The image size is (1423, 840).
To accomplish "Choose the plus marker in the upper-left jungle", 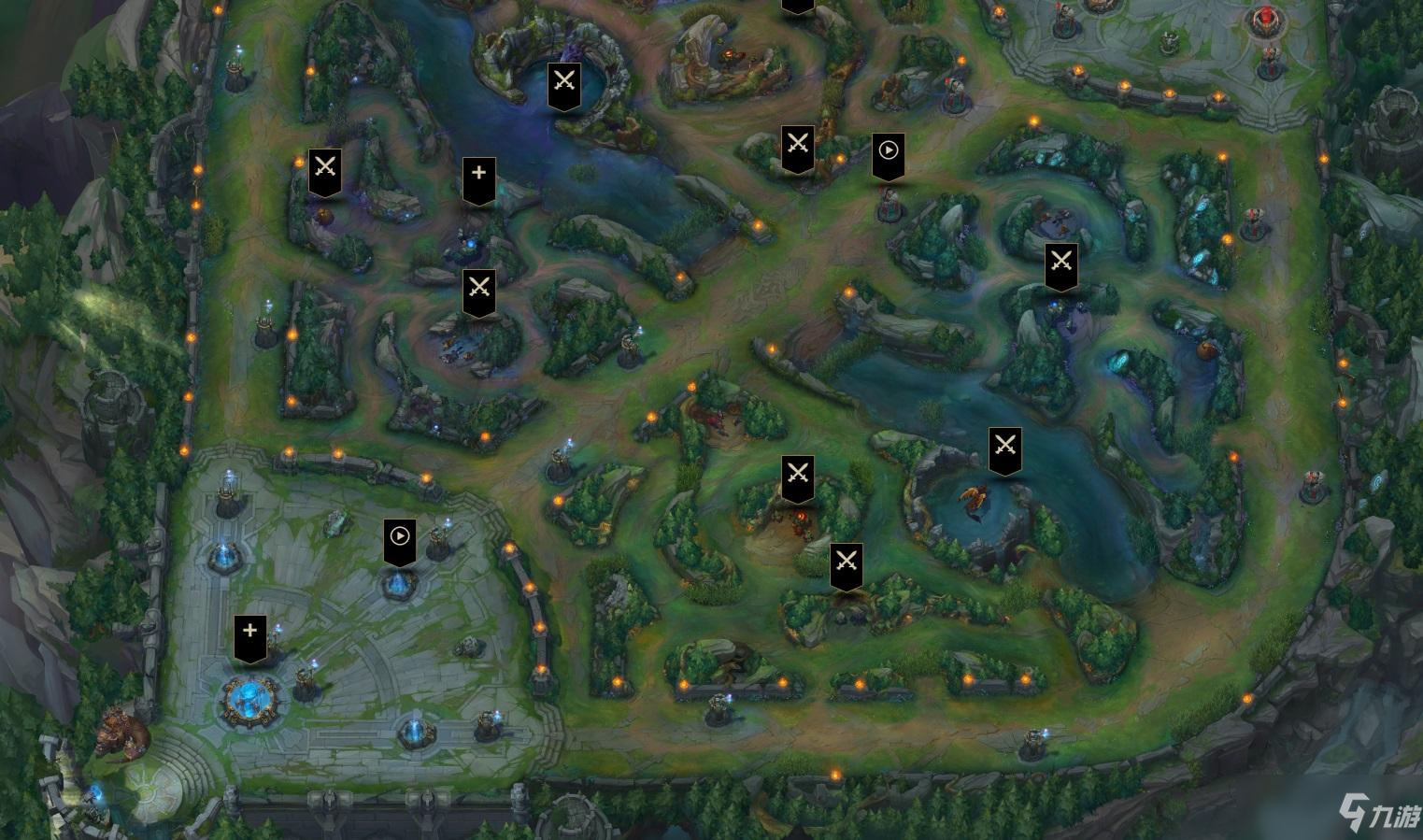I will (x=478, y=178).
